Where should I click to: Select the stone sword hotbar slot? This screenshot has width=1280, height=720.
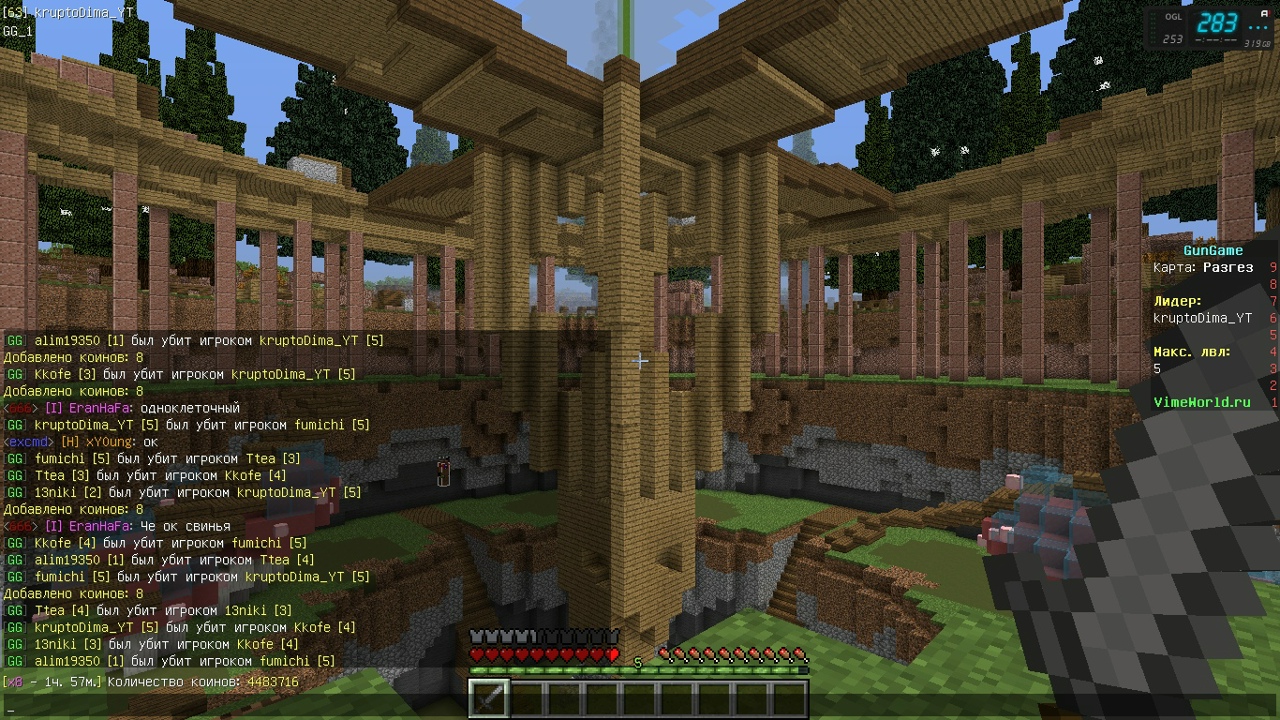490,697
